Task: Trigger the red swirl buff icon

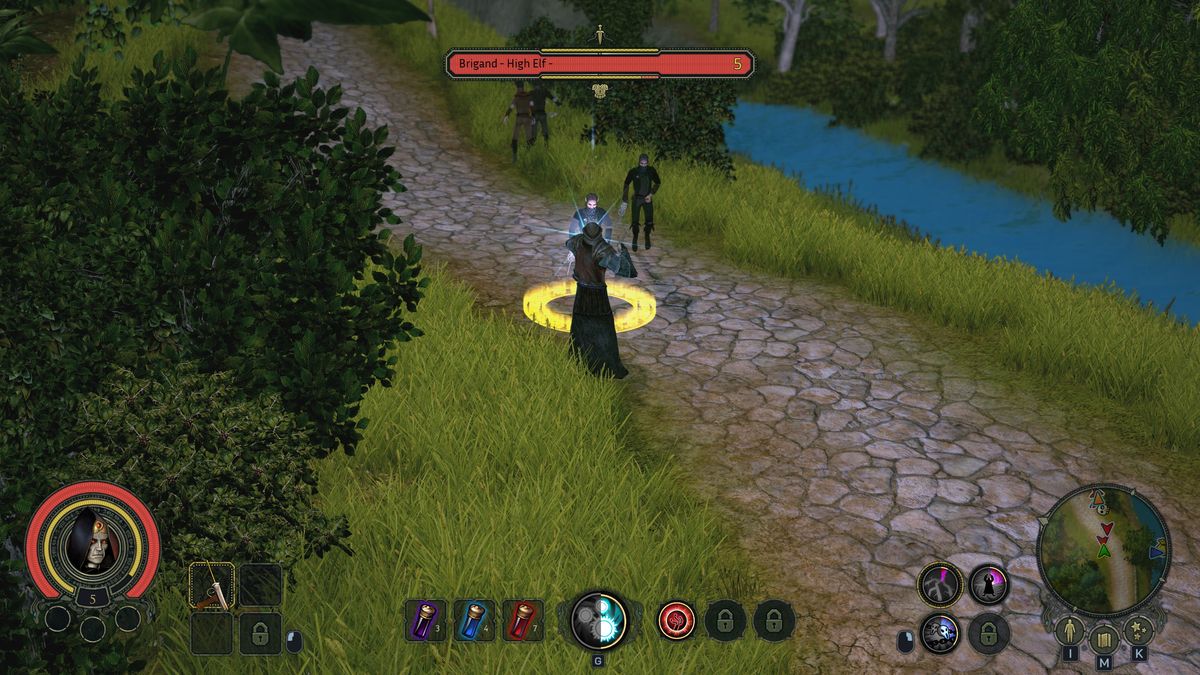Action: [x=677, y=620]
